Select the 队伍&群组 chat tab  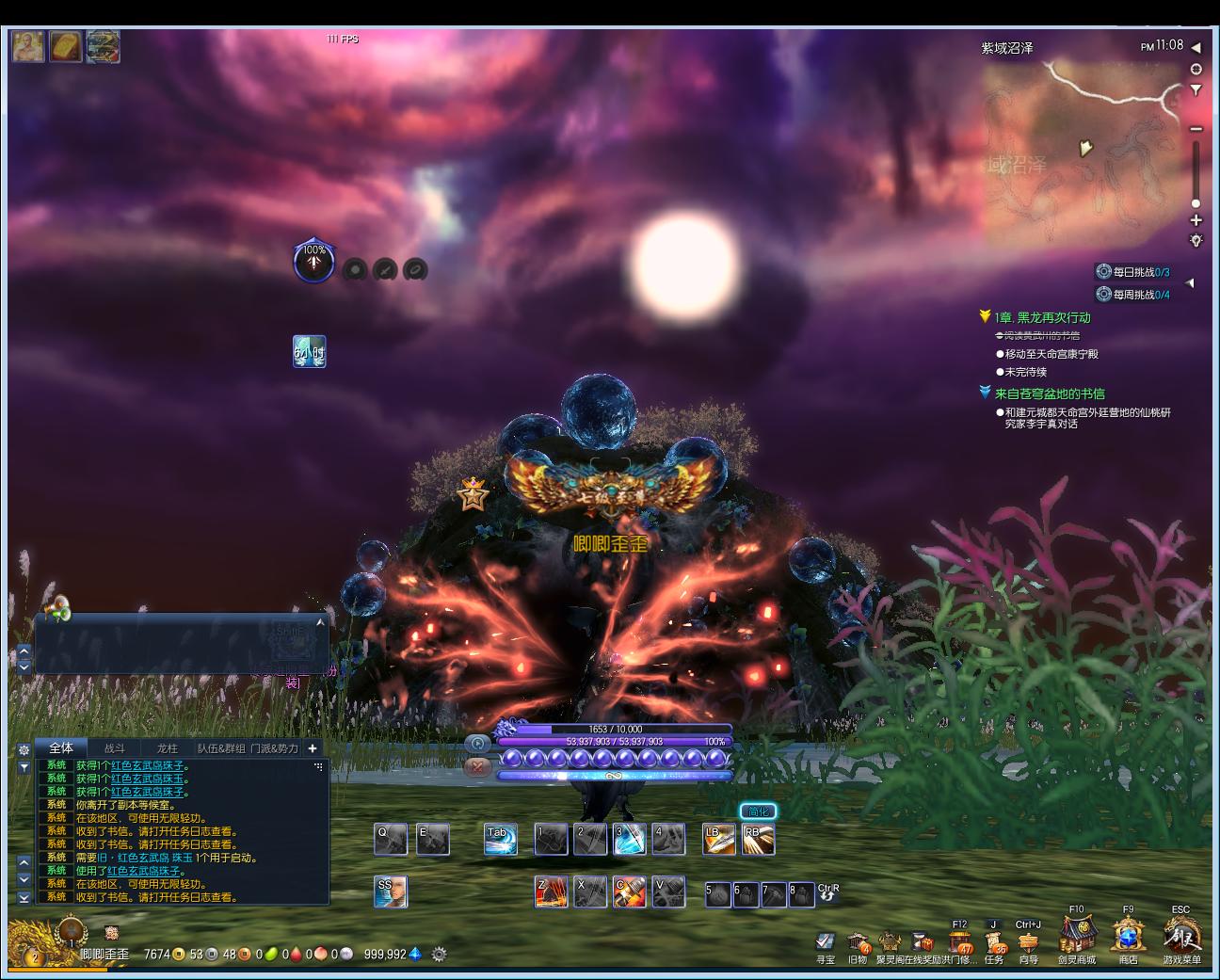[221, 748]
